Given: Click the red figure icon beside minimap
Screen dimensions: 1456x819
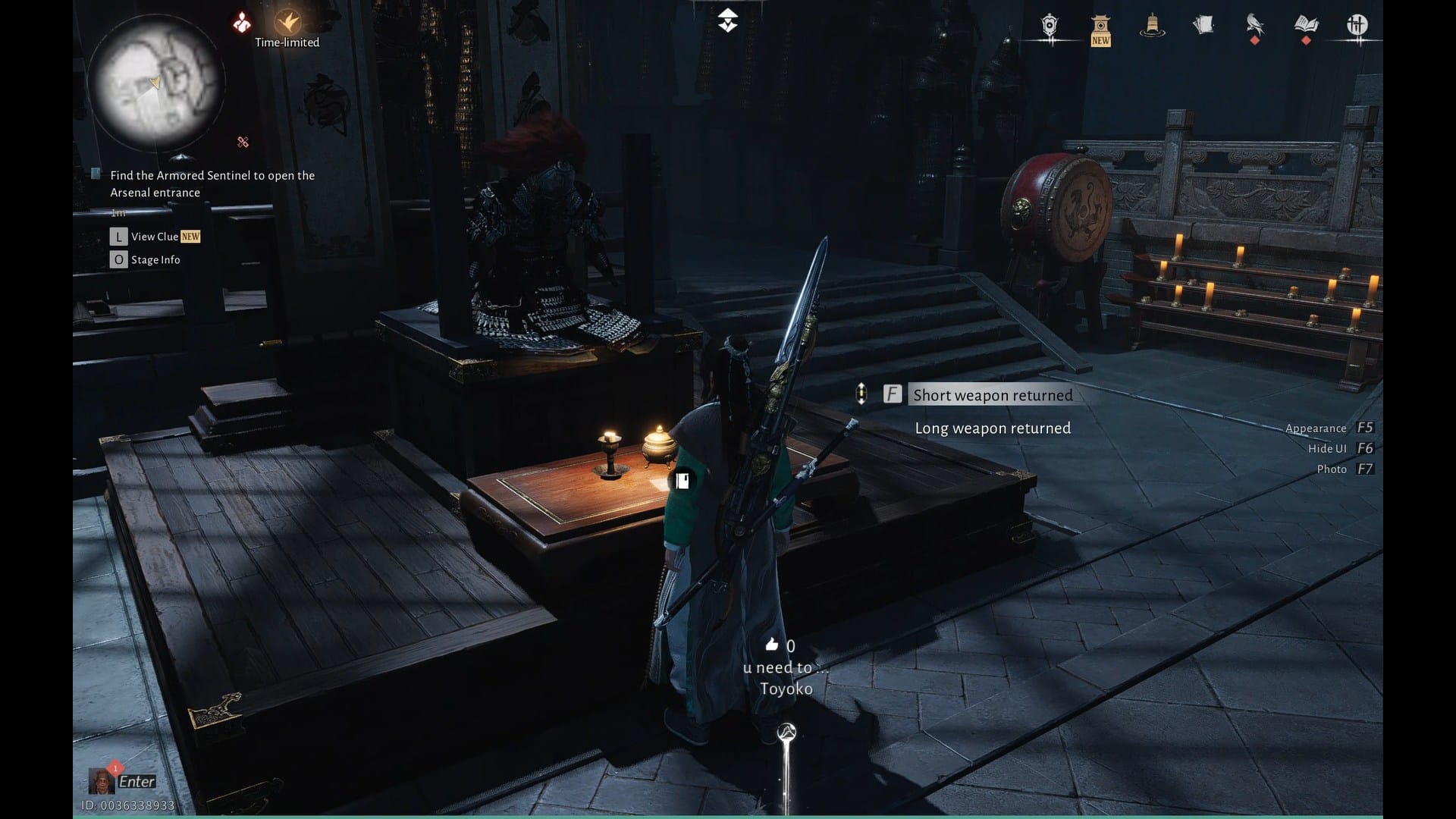Looking at the screenshot, I should pos(242,24).
